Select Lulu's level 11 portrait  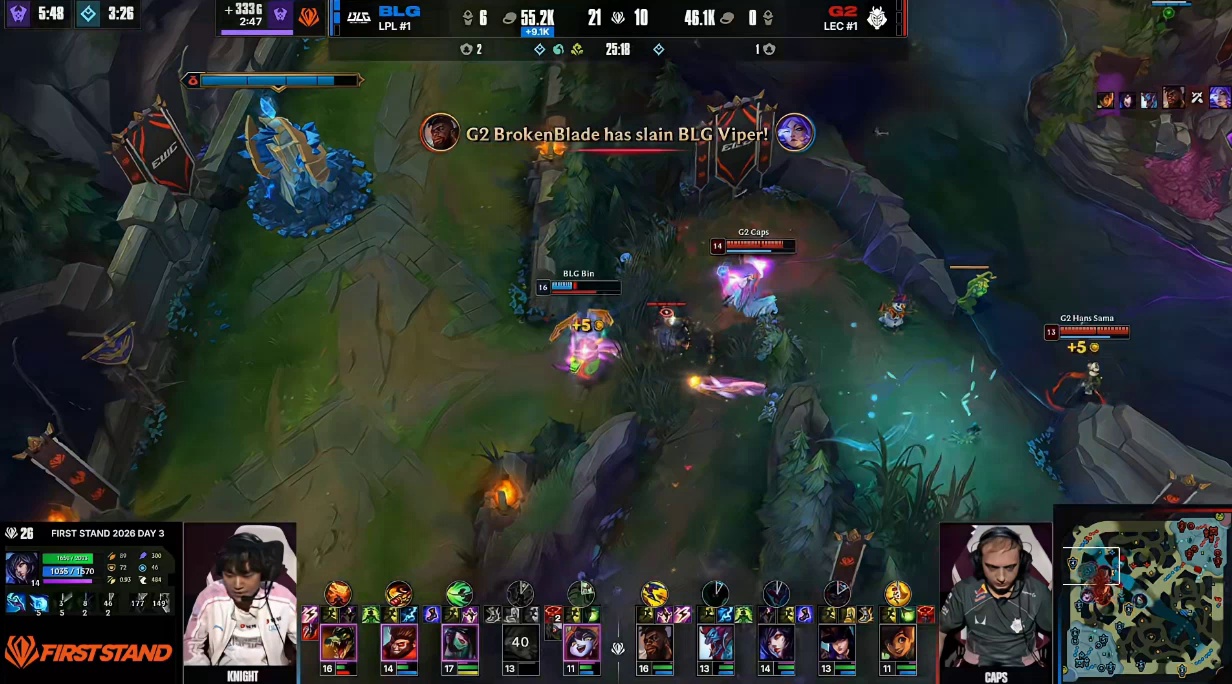(581, 642)
